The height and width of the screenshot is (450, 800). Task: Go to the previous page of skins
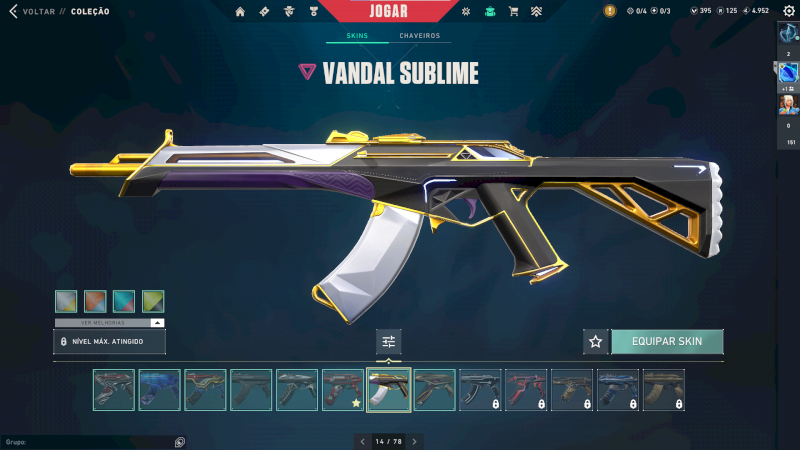click(x=362, y=441)
